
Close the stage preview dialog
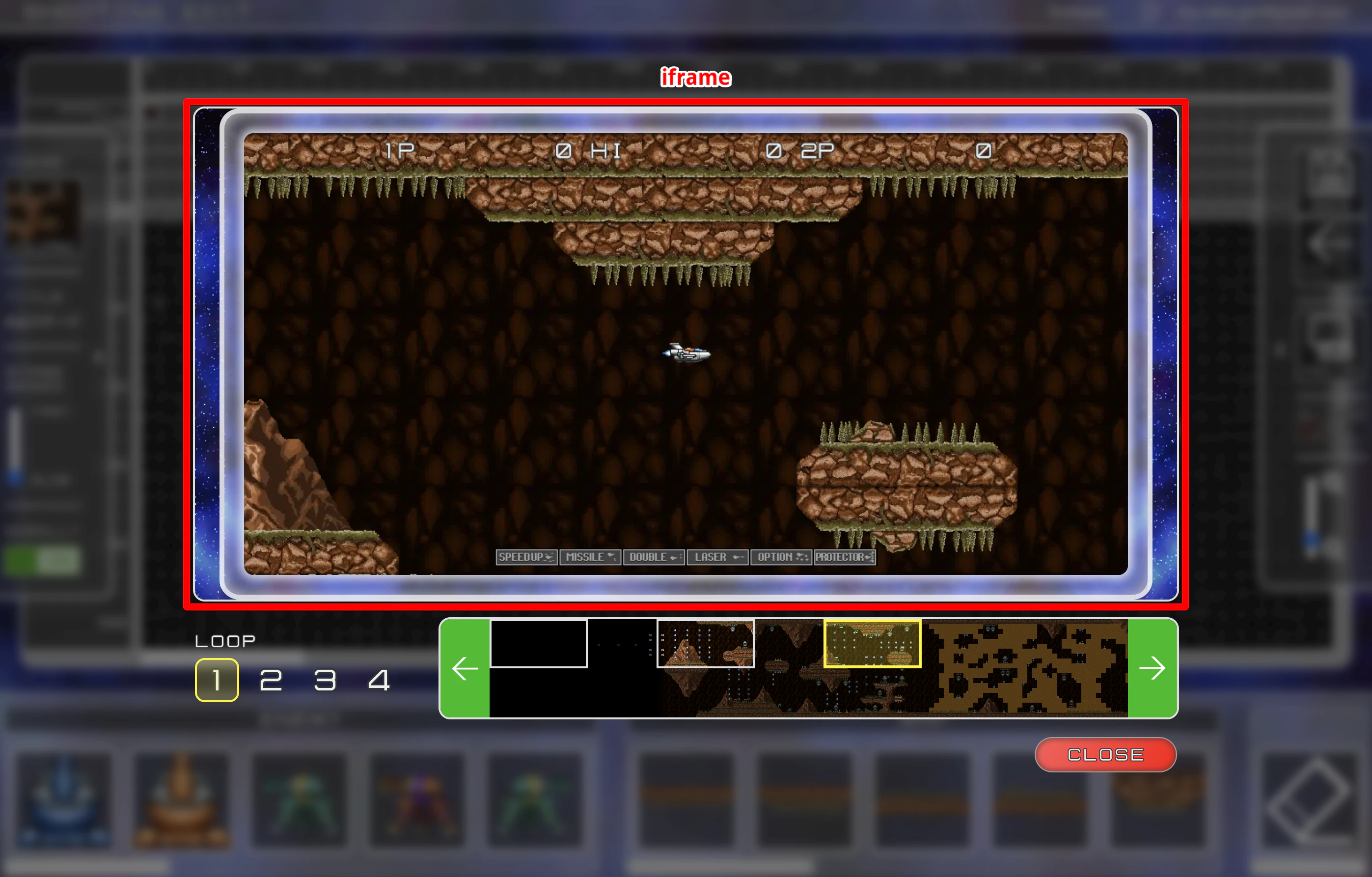[x=1105, y=754]
